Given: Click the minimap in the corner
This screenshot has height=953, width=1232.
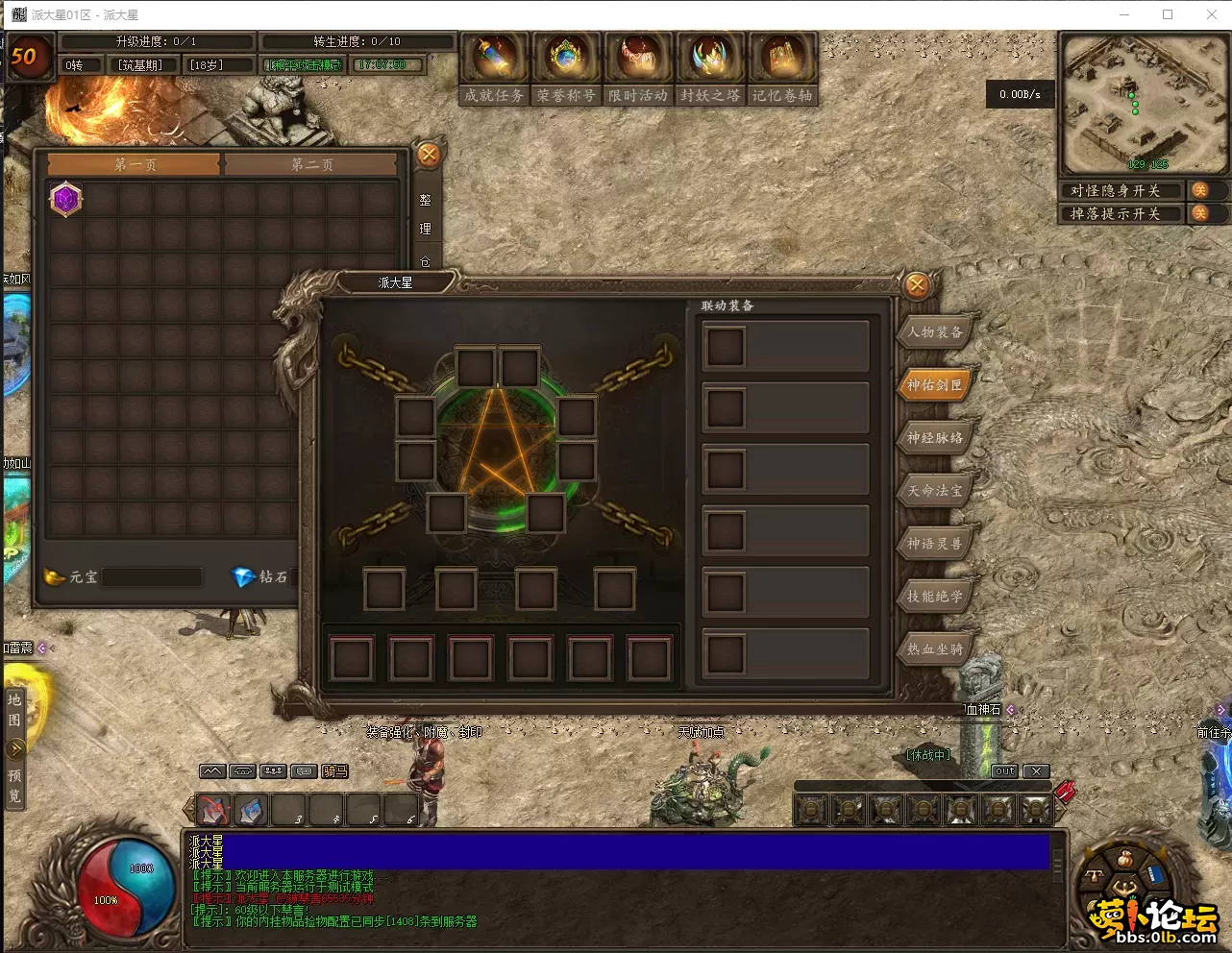Looking at the screenshot, I should point(1143,104).
